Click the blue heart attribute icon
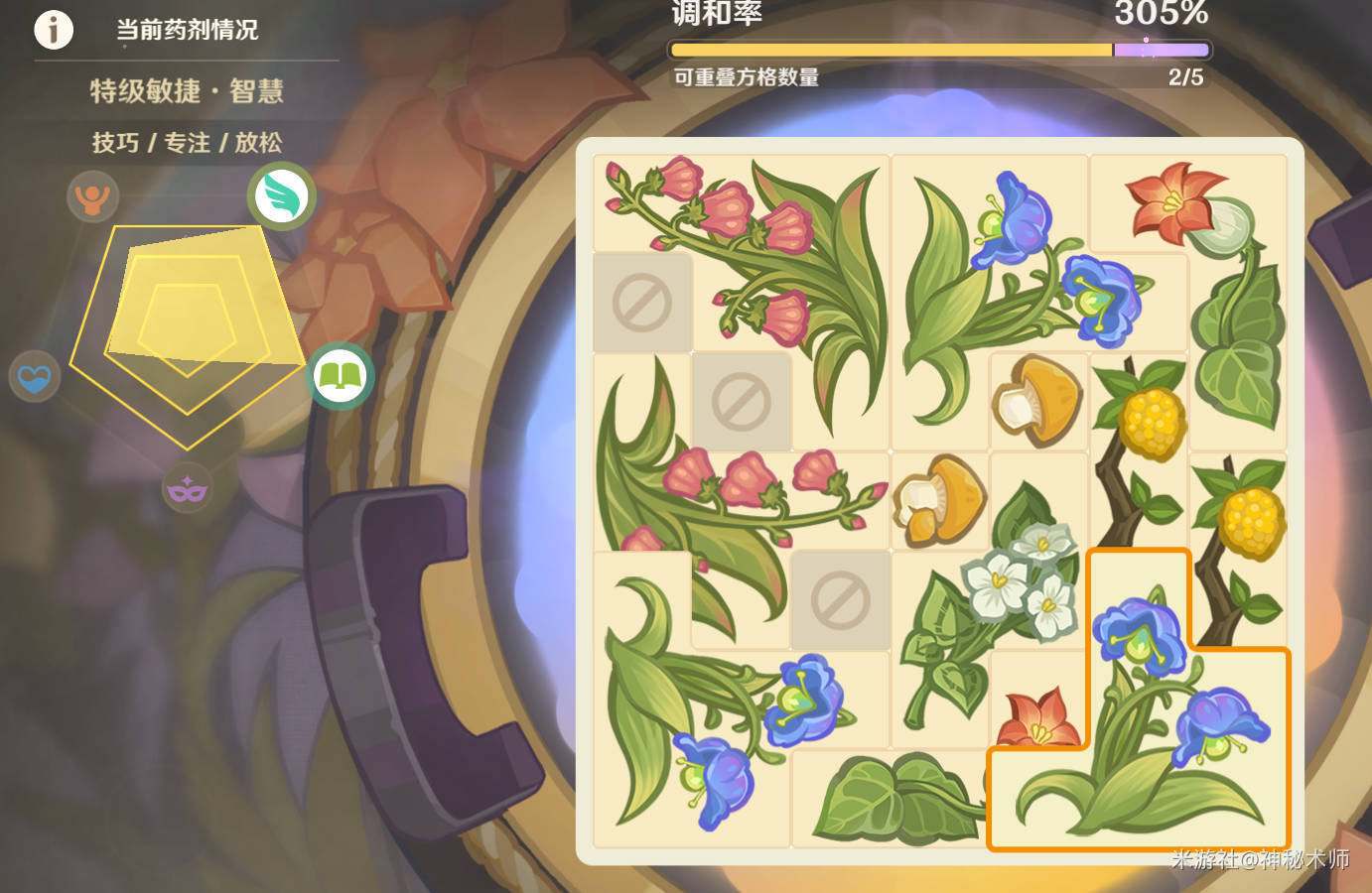This screenshot has width=1372, height=893. (34, 376)
